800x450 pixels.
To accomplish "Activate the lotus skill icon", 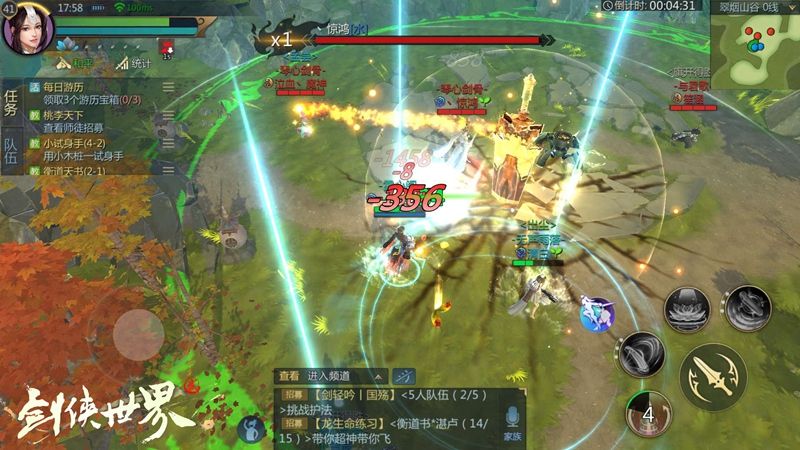I will (x=686, y=309).
